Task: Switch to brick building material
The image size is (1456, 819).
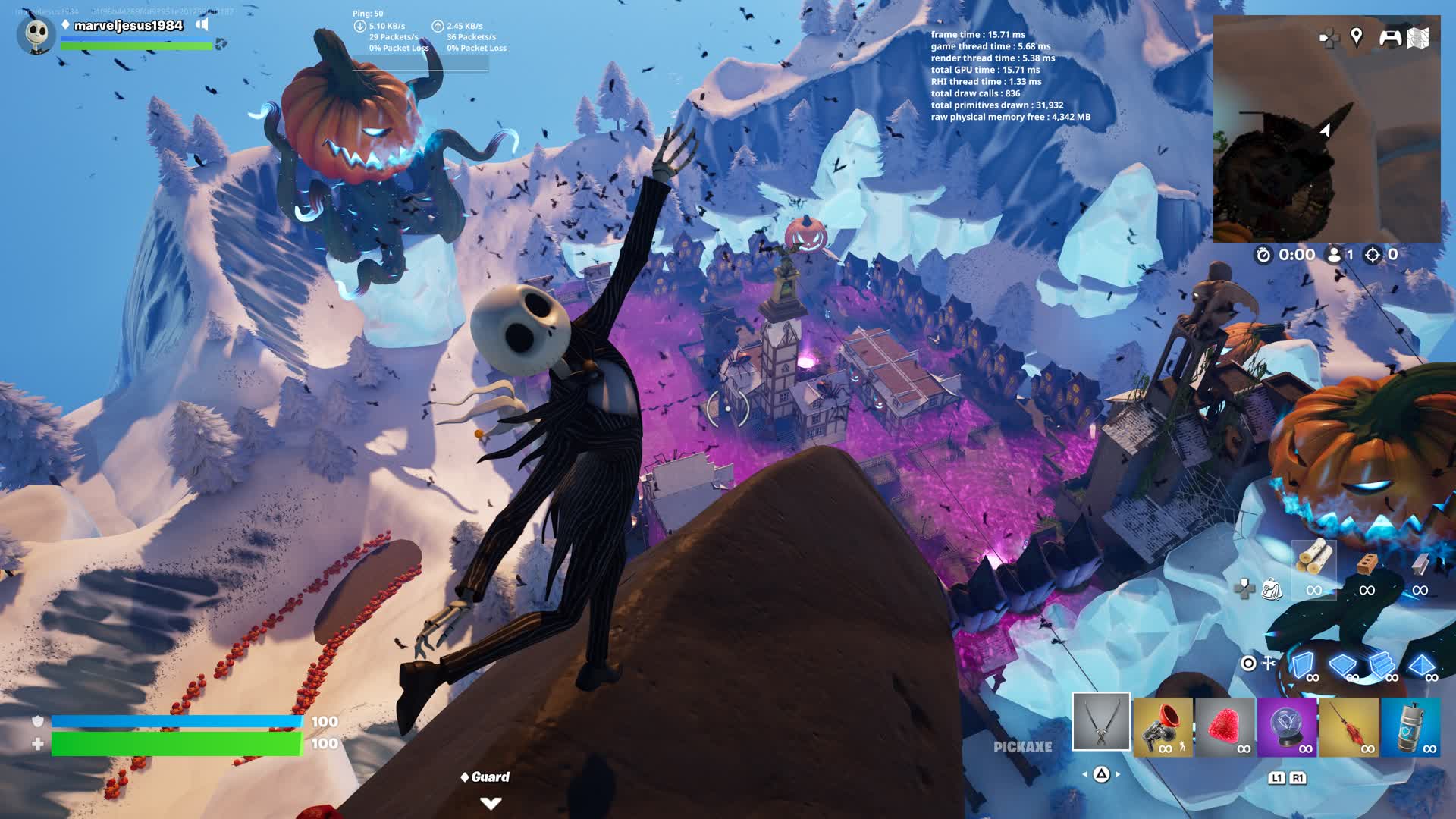Action: (x=1367, y=566)
